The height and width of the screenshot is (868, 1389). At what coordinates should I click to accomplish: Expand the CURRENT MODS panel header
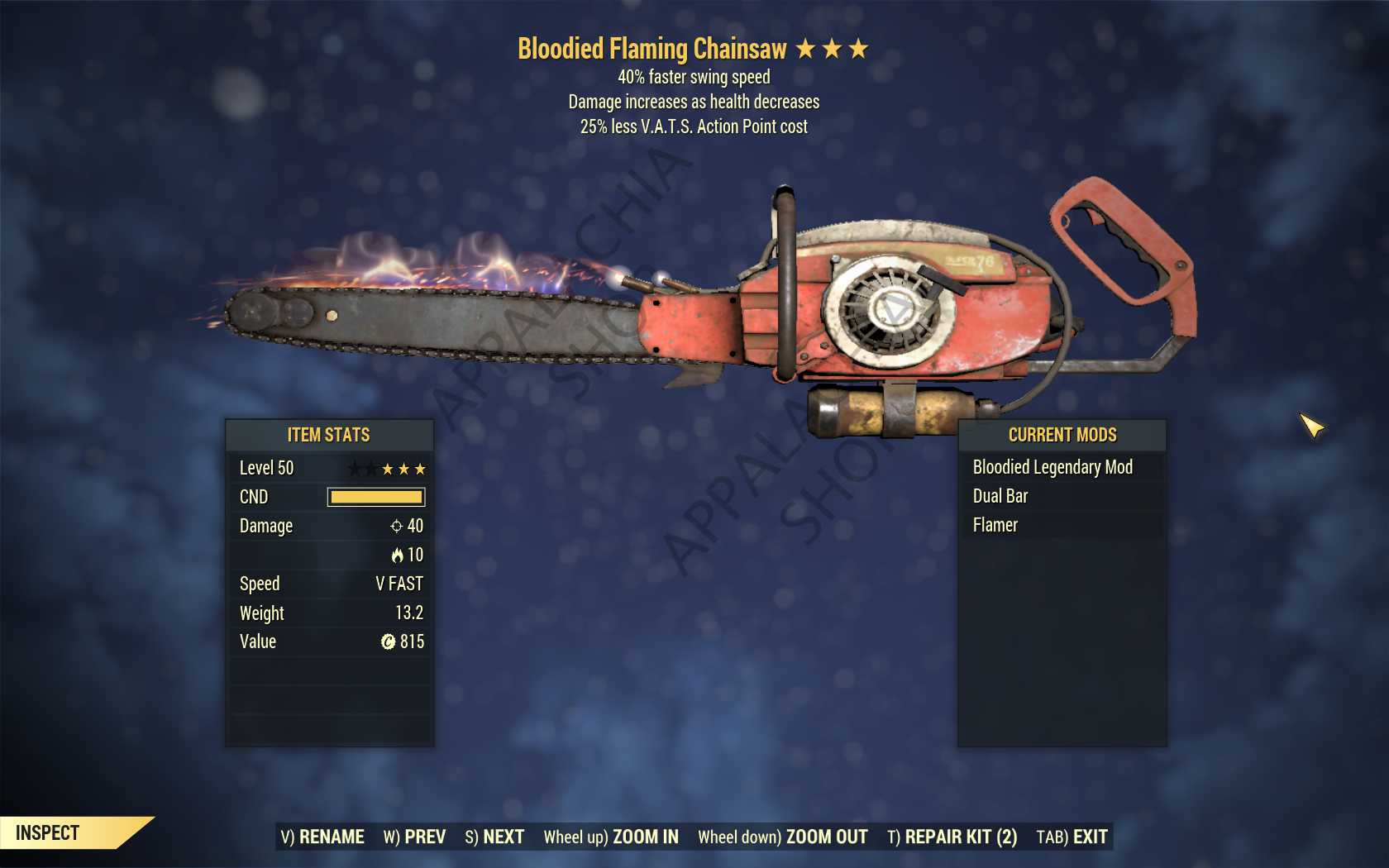tap(1062, 435)
